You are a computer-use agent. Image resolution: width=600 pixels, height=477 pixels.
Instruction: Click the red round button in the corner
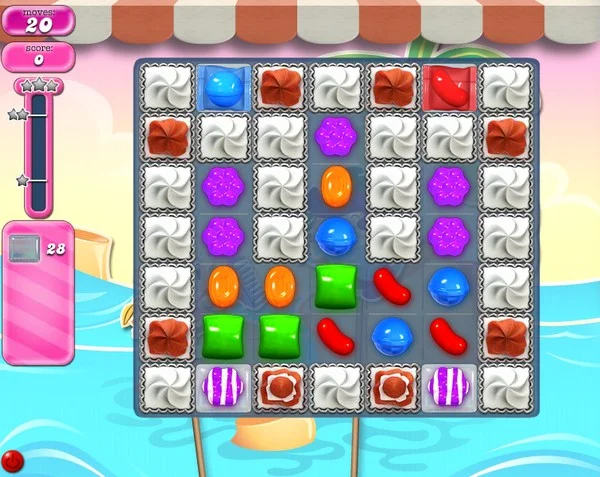[13, 461]
